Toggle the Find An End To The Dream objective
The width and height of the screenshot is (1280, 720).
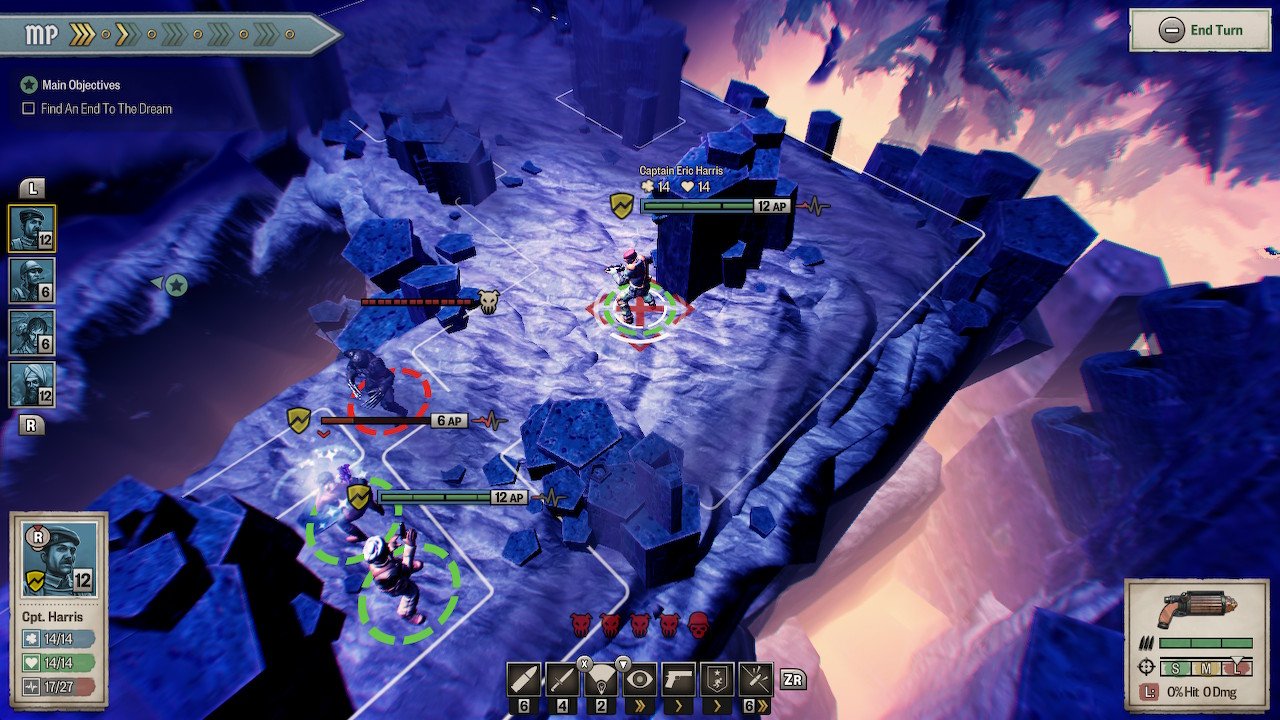pos(29,109)
